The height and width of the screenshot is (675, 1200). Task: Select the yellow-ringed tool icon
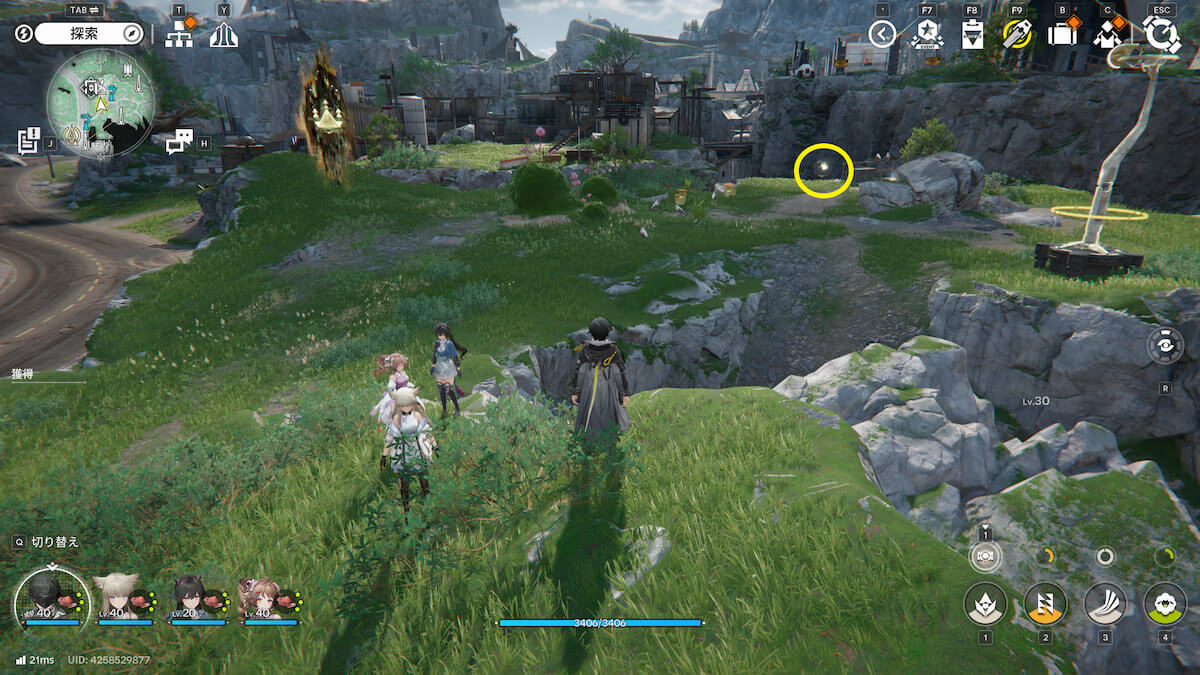1017,35
